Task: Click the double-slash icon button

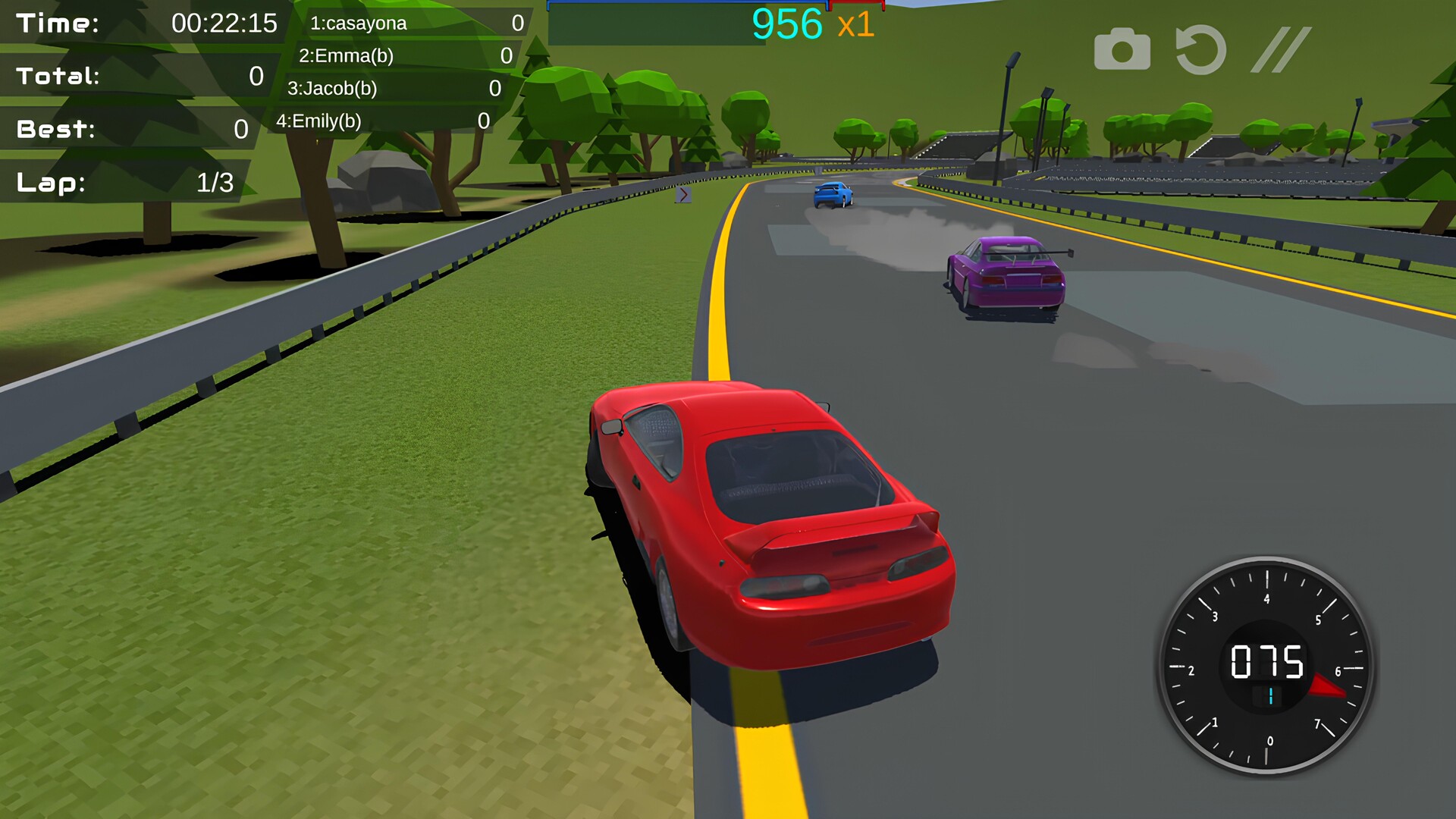Action: tap(1281, 50)
